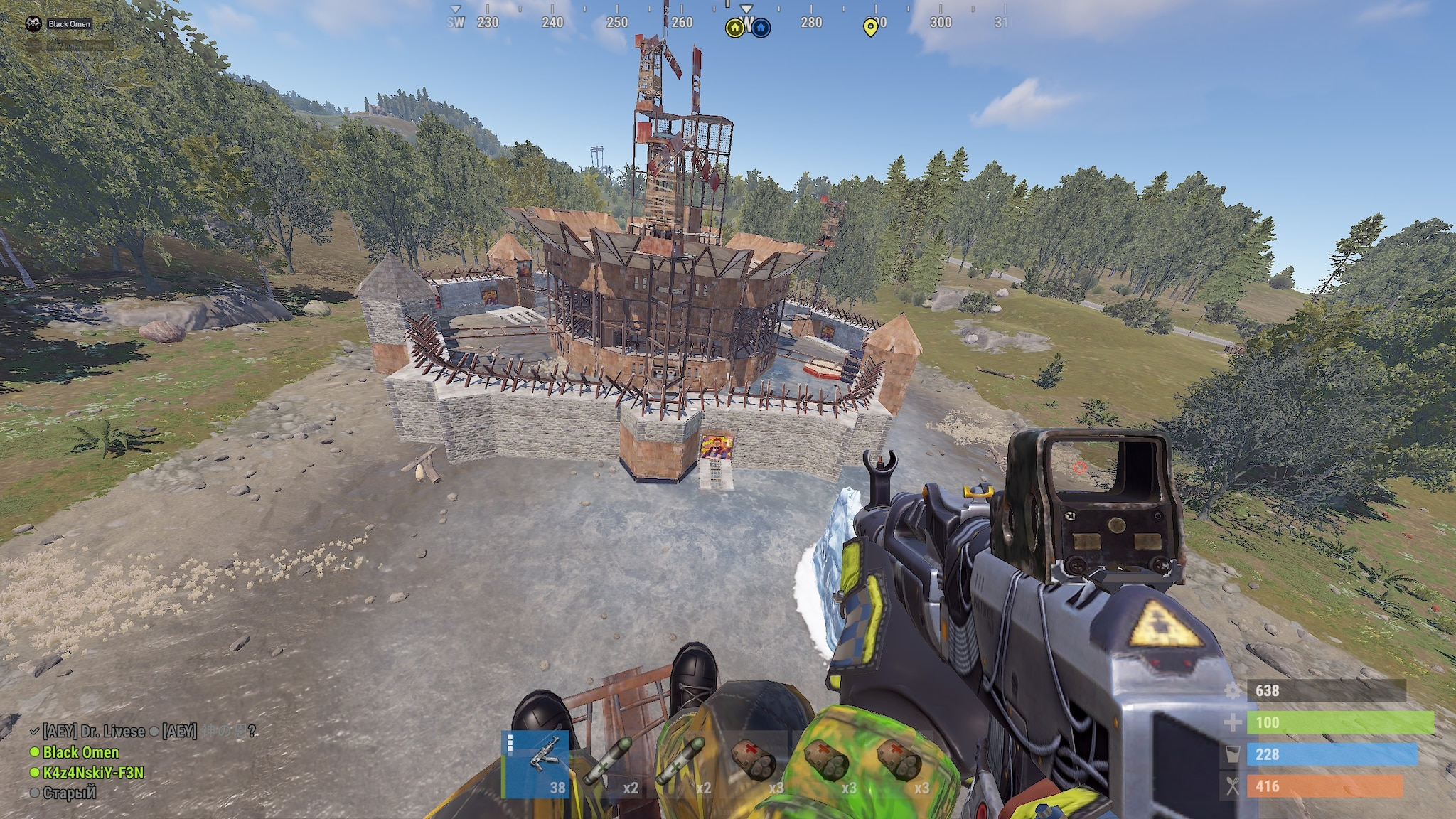Select offline teammate Старый in the team list
The width and height of the screenshot is (1456, 819).
point(69,792)
